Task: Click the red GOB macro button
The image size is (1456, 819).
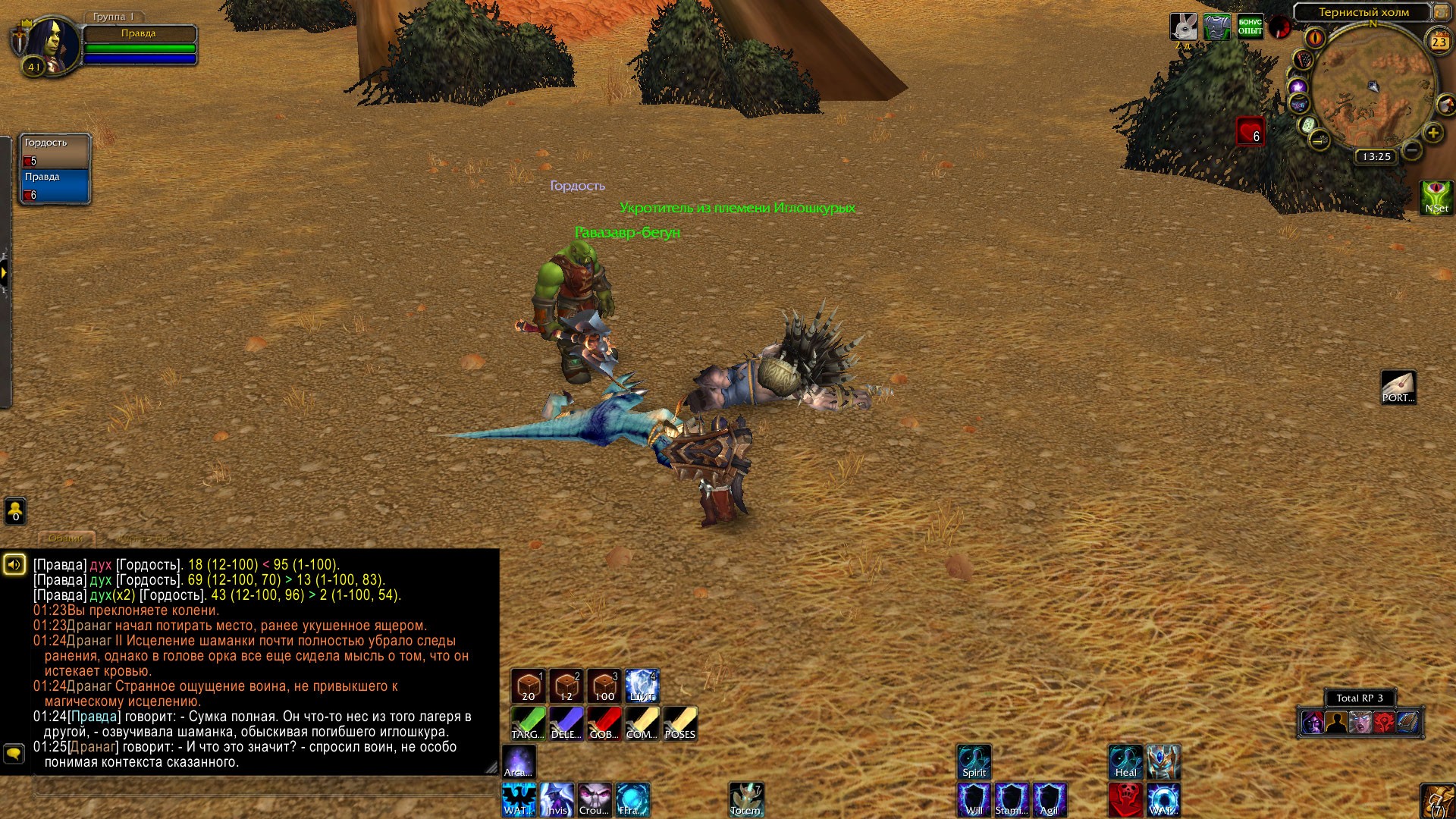Action: [x=604, y=723]
